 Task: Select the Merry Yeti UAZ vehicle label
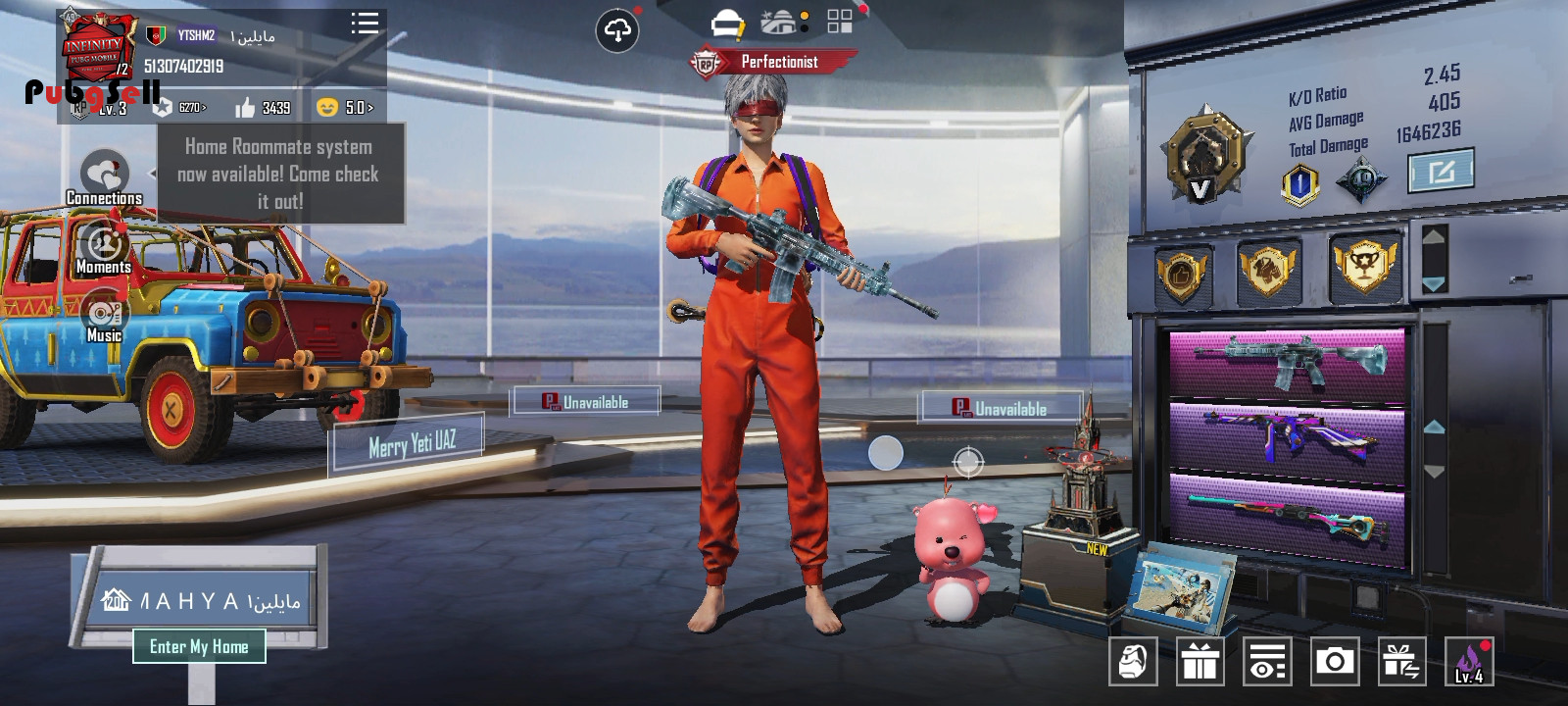pyautogui.click(x=412, y=444)
